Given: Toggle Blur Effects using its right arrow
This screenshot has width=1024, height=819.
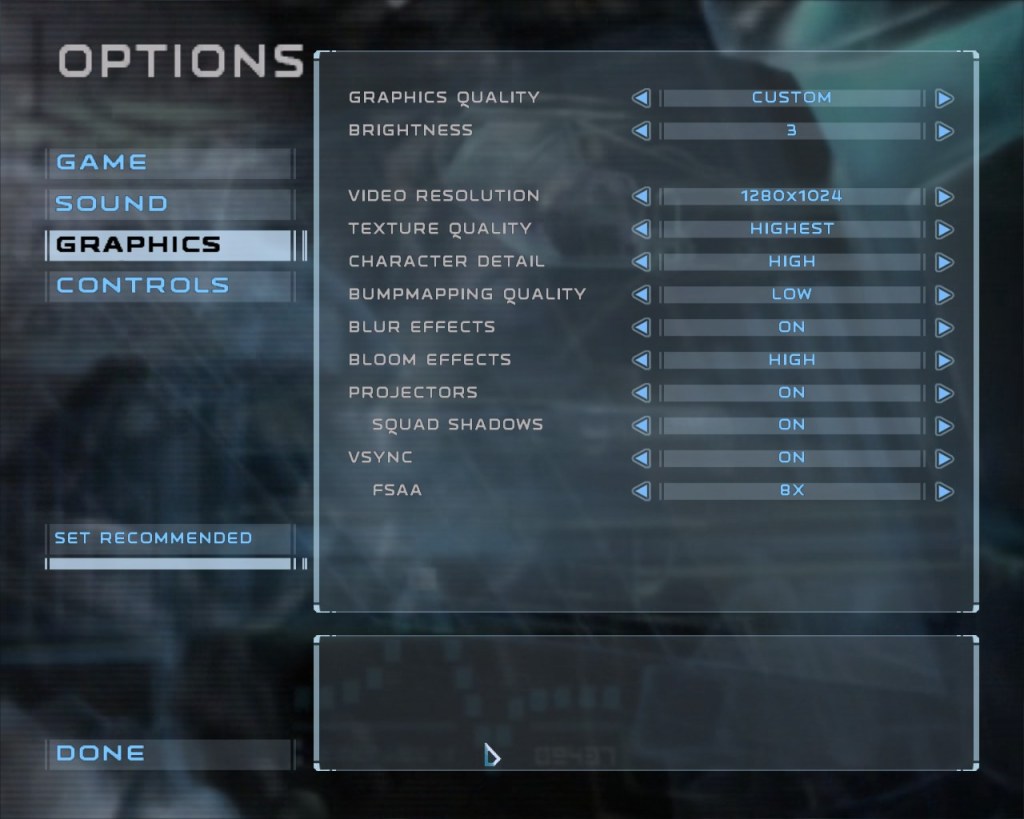Looking at the screenshot, I should [x=943, y=327].
